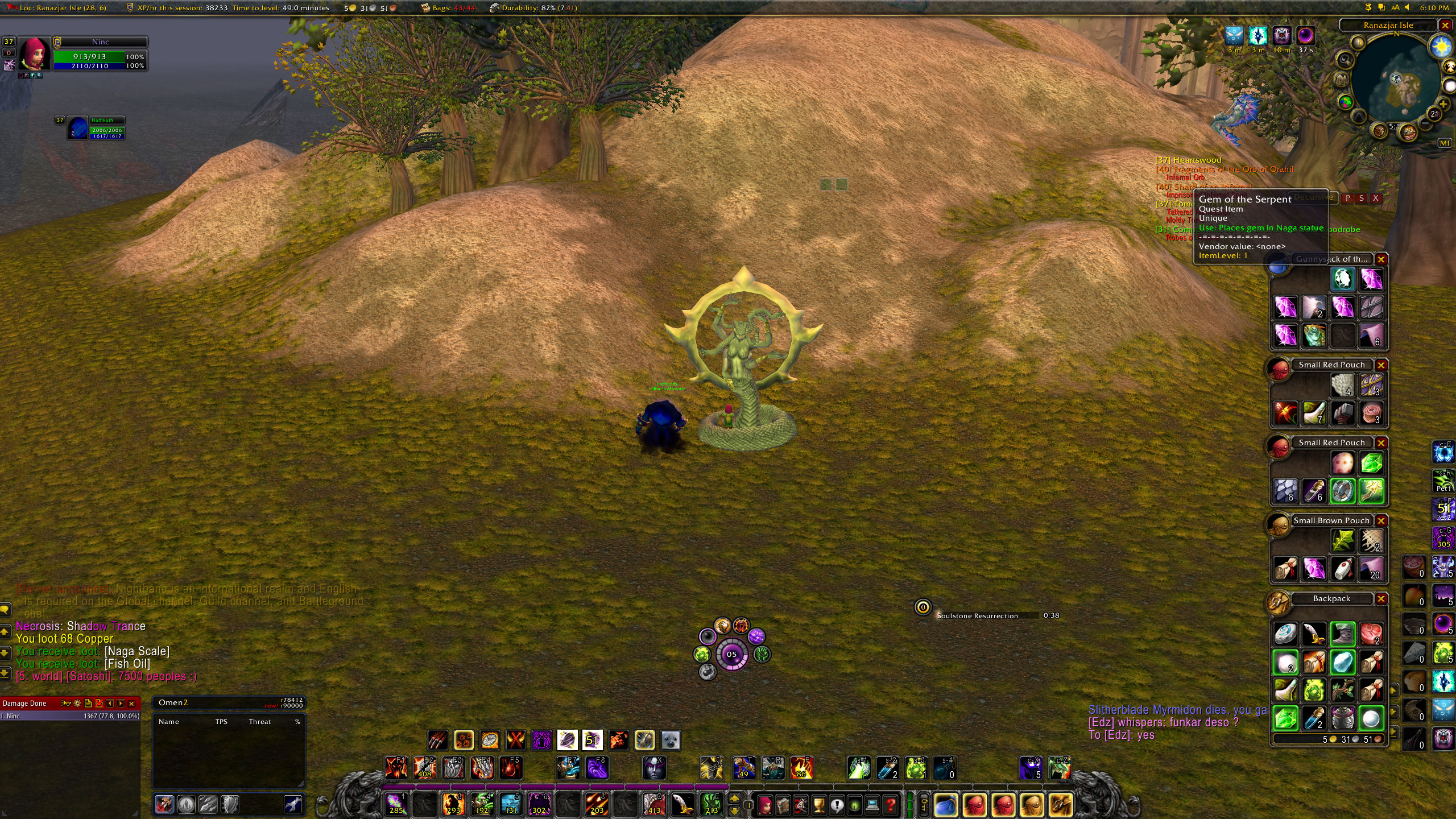Page the action bar with the yellow up arrow
Screen dimensions: 1456x819
(x=734, y=799)
